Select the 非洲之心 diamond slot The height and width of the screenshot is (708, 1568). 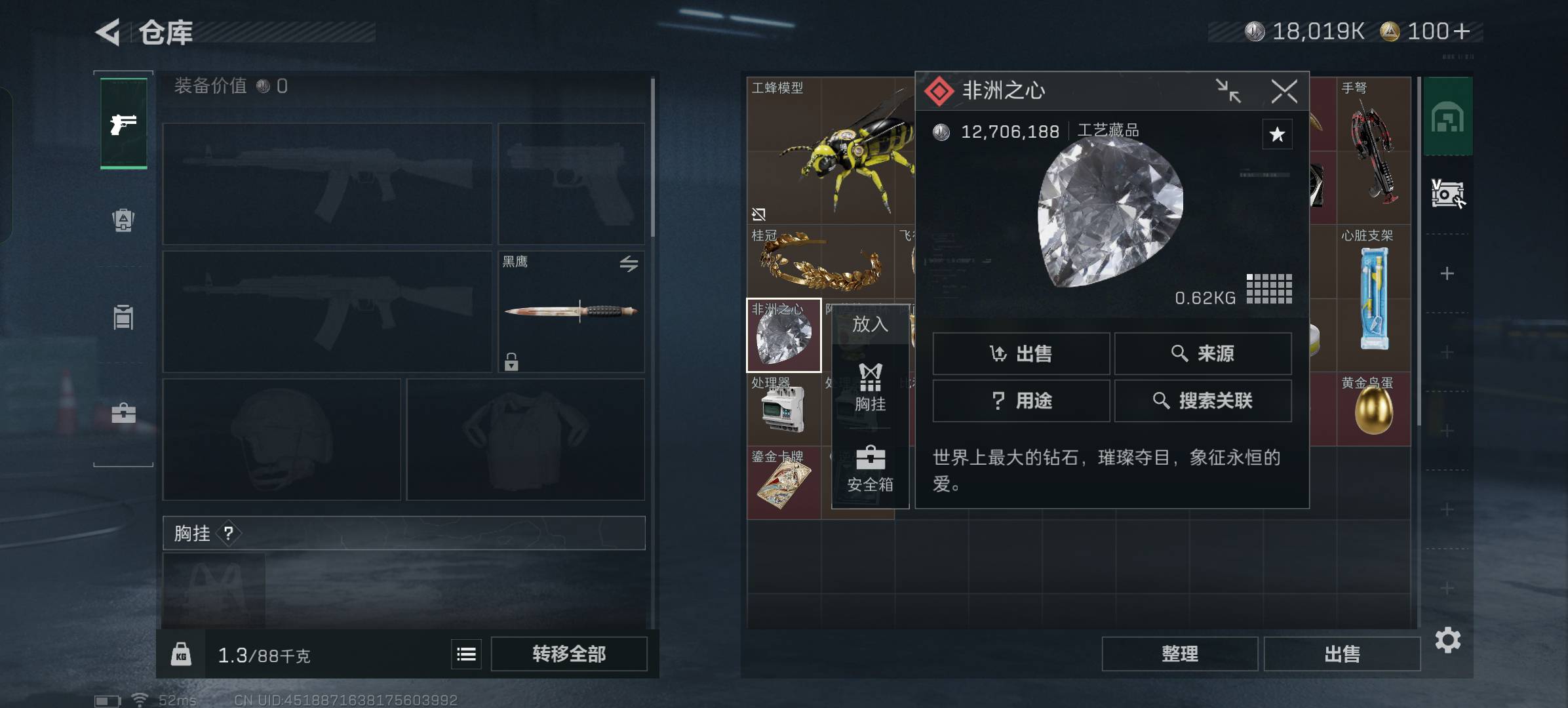(x=783, y=336)
